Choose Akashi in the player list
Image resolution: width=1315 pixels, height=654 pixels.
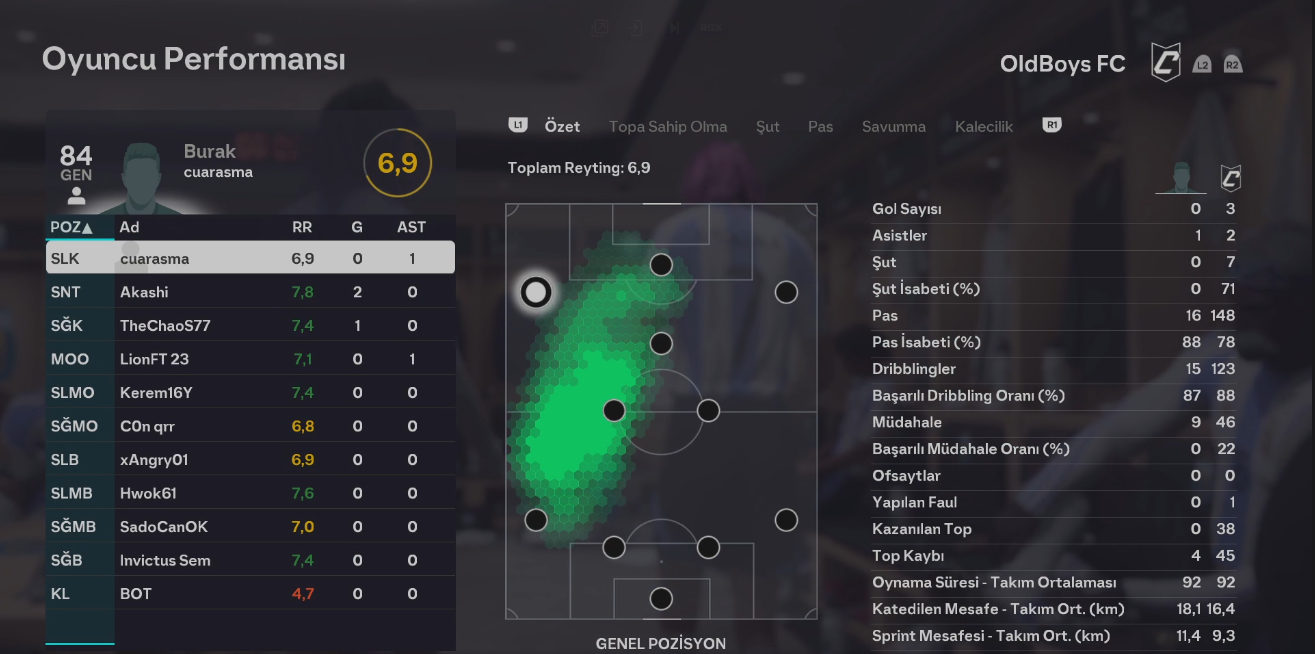tap(250, 292)
